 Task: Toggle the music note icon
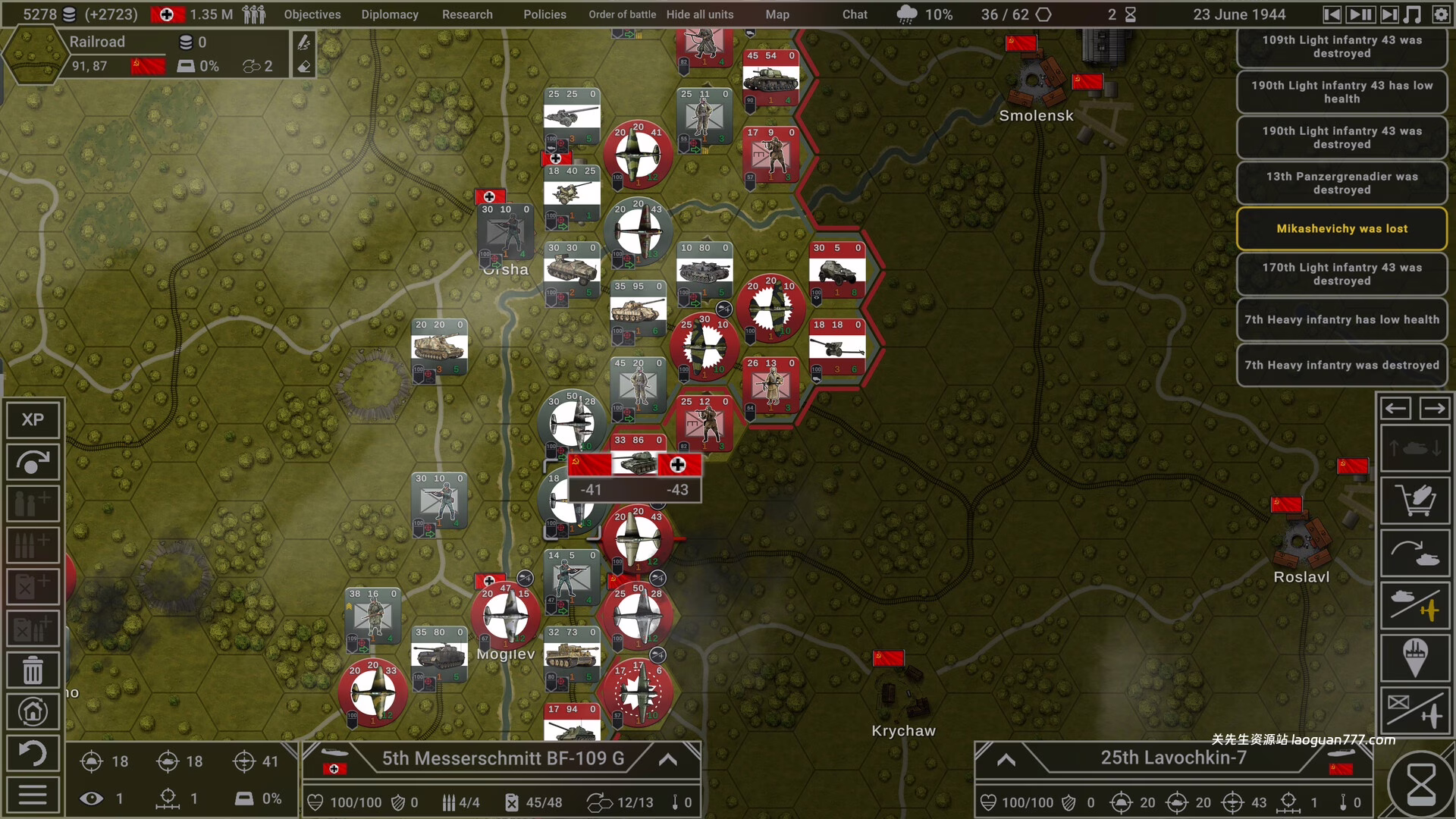tap(1412, 14)
